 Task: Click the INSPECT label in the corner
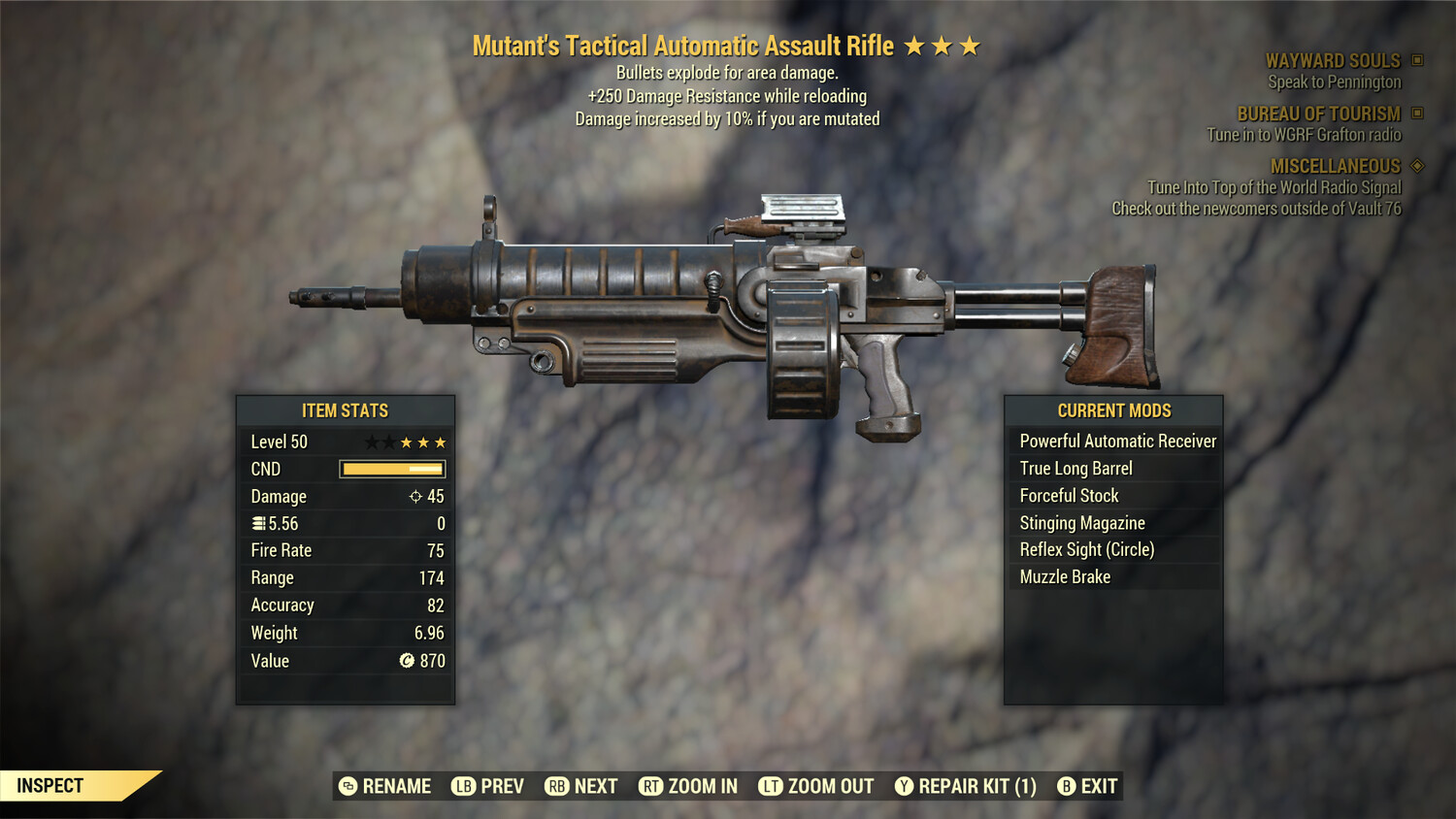pyautogui.click(x=50, y=785)
